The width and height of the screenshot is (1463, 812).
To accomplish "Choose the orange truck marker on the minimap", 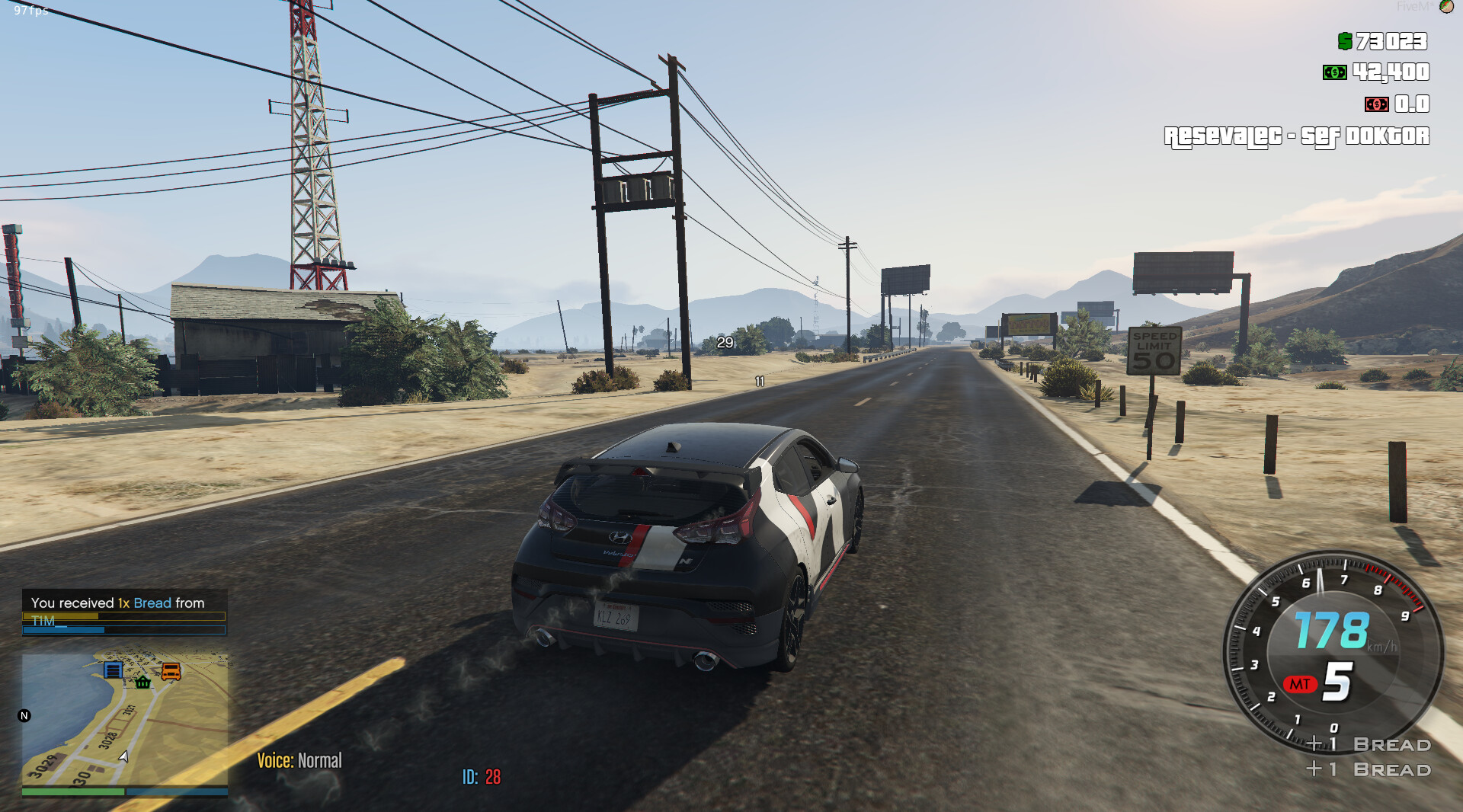I will [171, 671].
